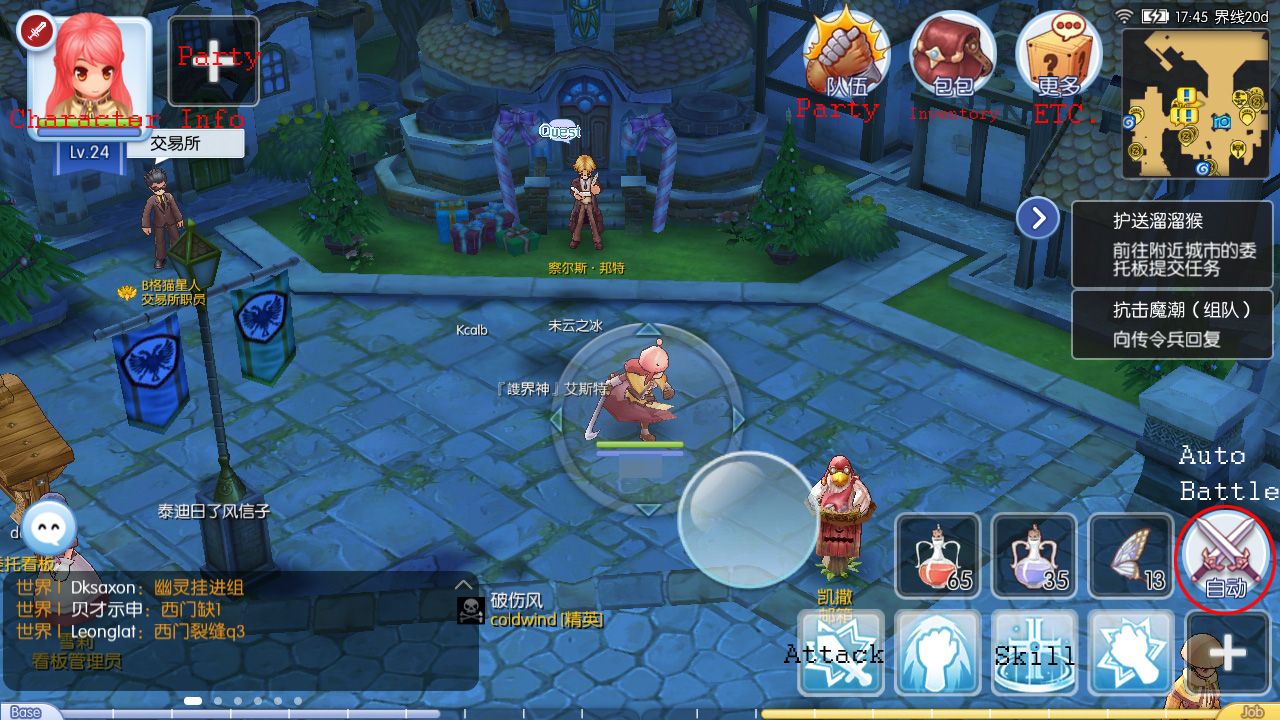
Task: Tap the red HP potion quick slot
Action: pos(938,555)
